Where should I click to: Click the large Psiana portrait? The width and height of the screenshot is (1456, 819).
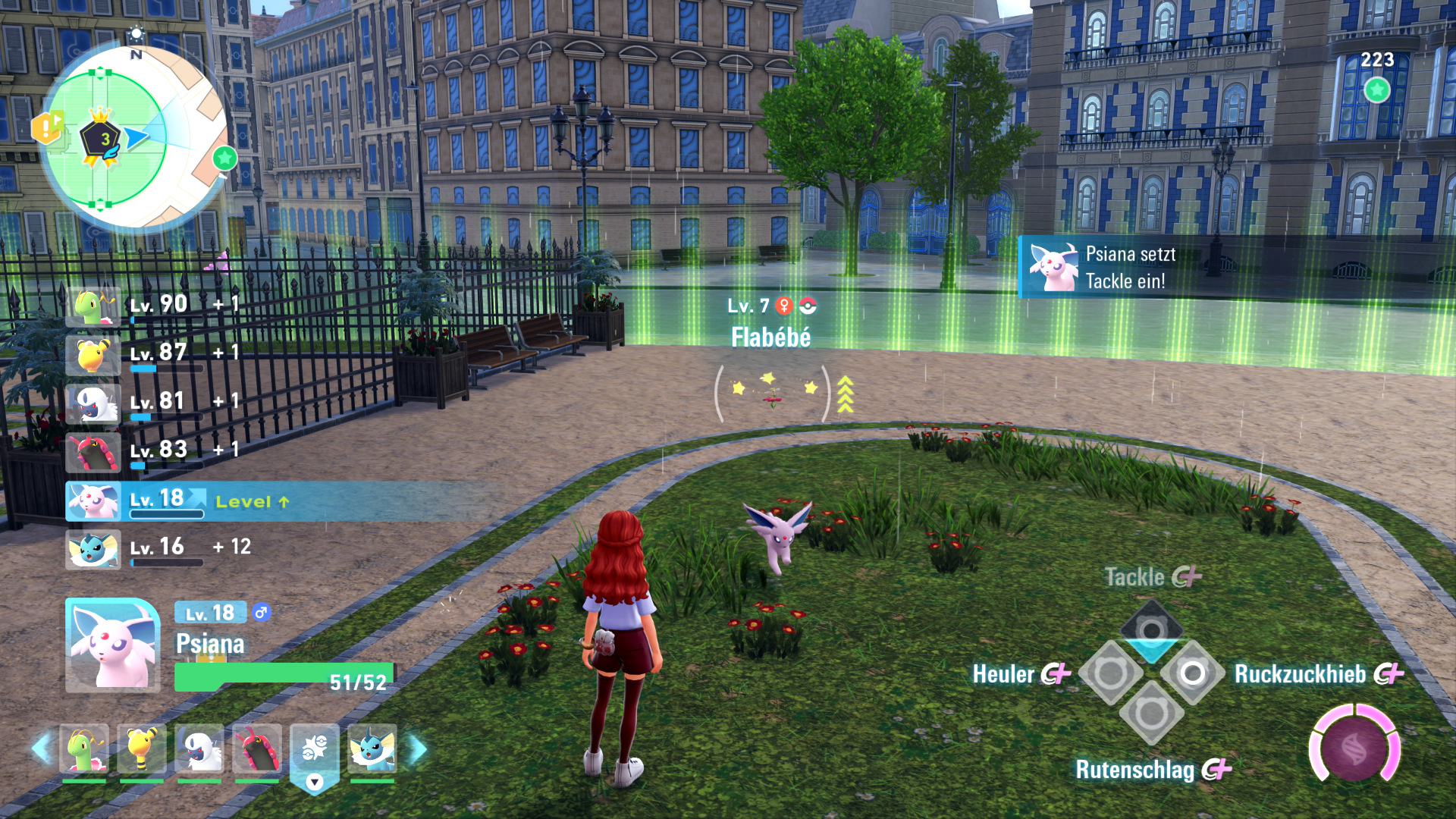click(x=112, y=645)
